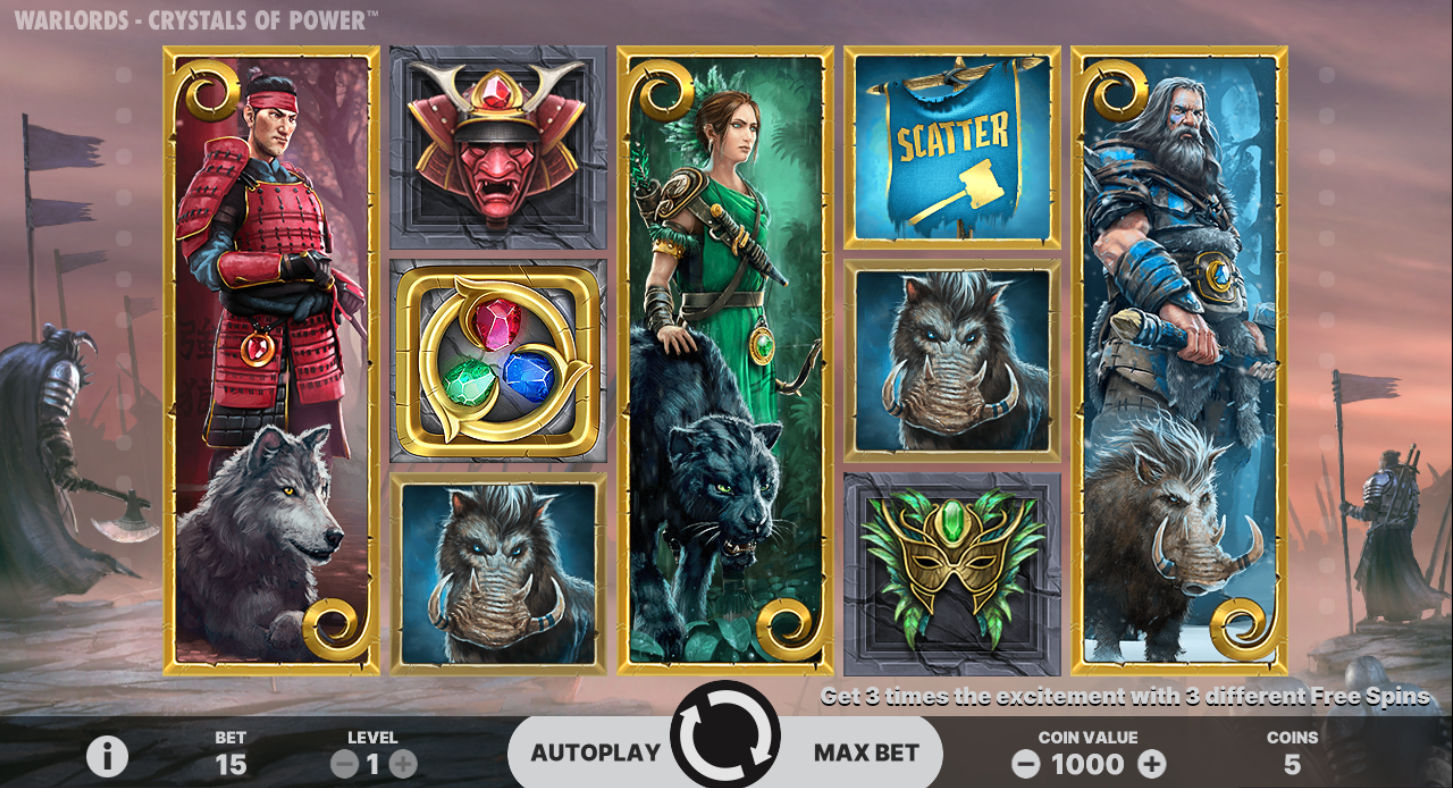Decrease the bet Level
1453x788 pixels.
[344, 765]
